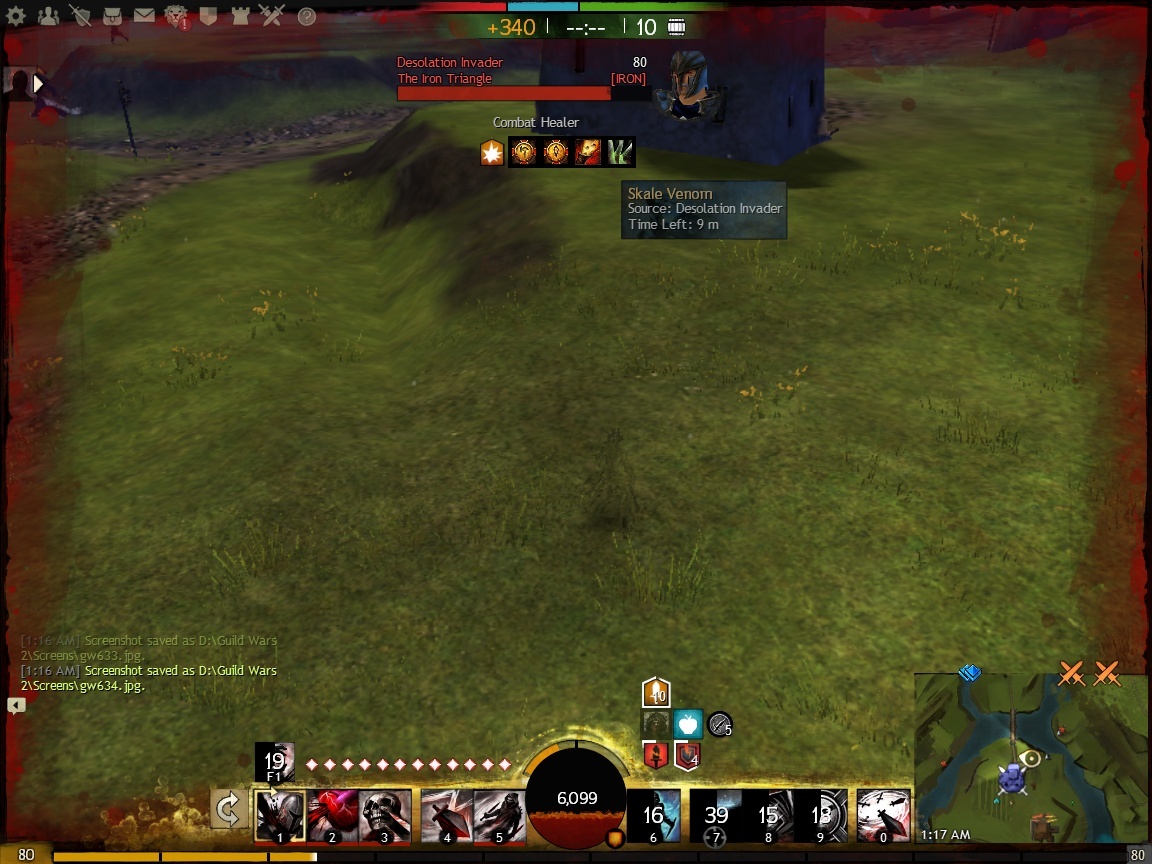Open the mail envelope icon
The width and height of the screenshot is (1152, 864).
point(144,16)
